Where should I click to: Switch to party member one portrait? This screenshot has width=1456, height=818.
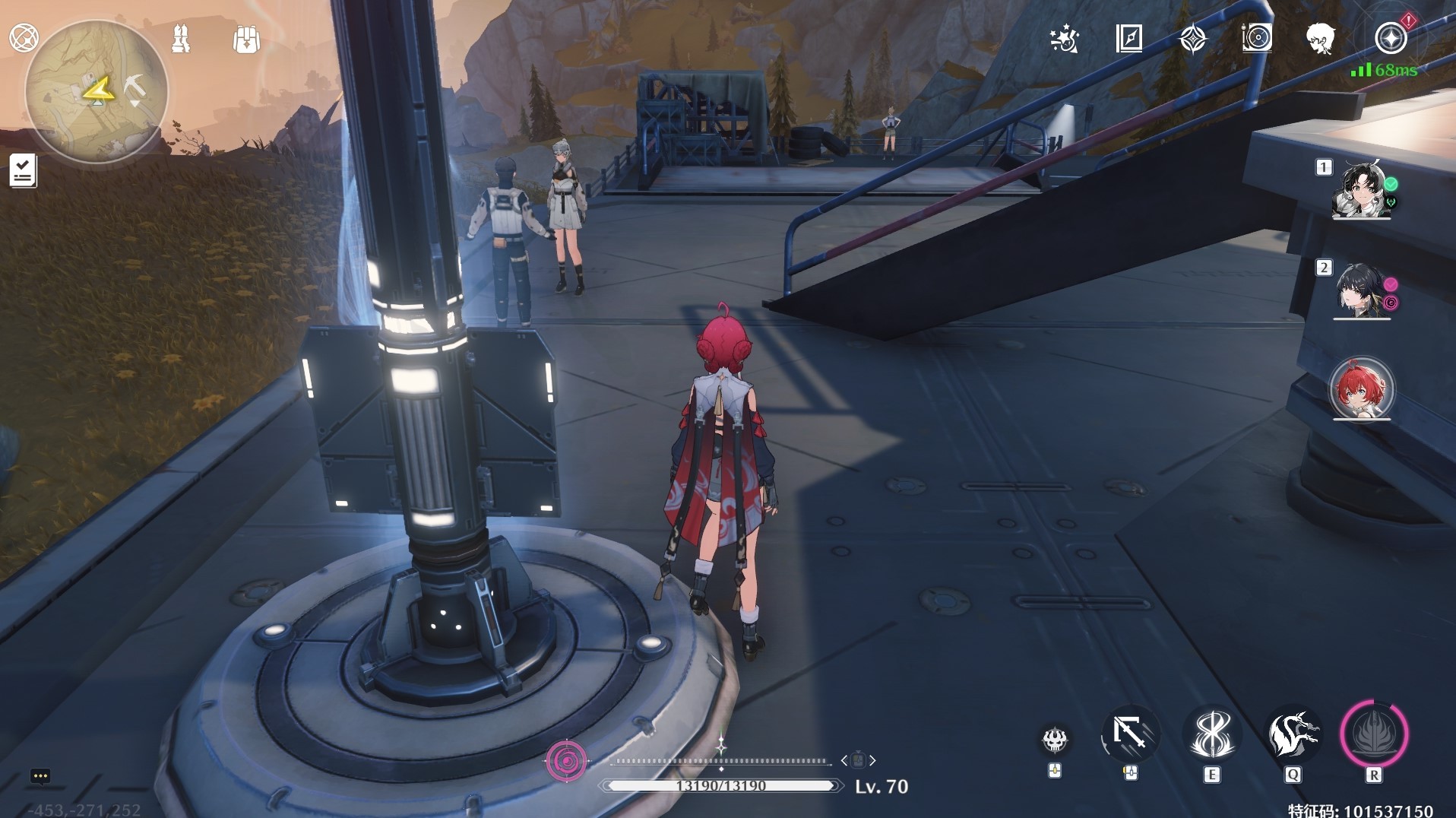tap(1361, 189)
